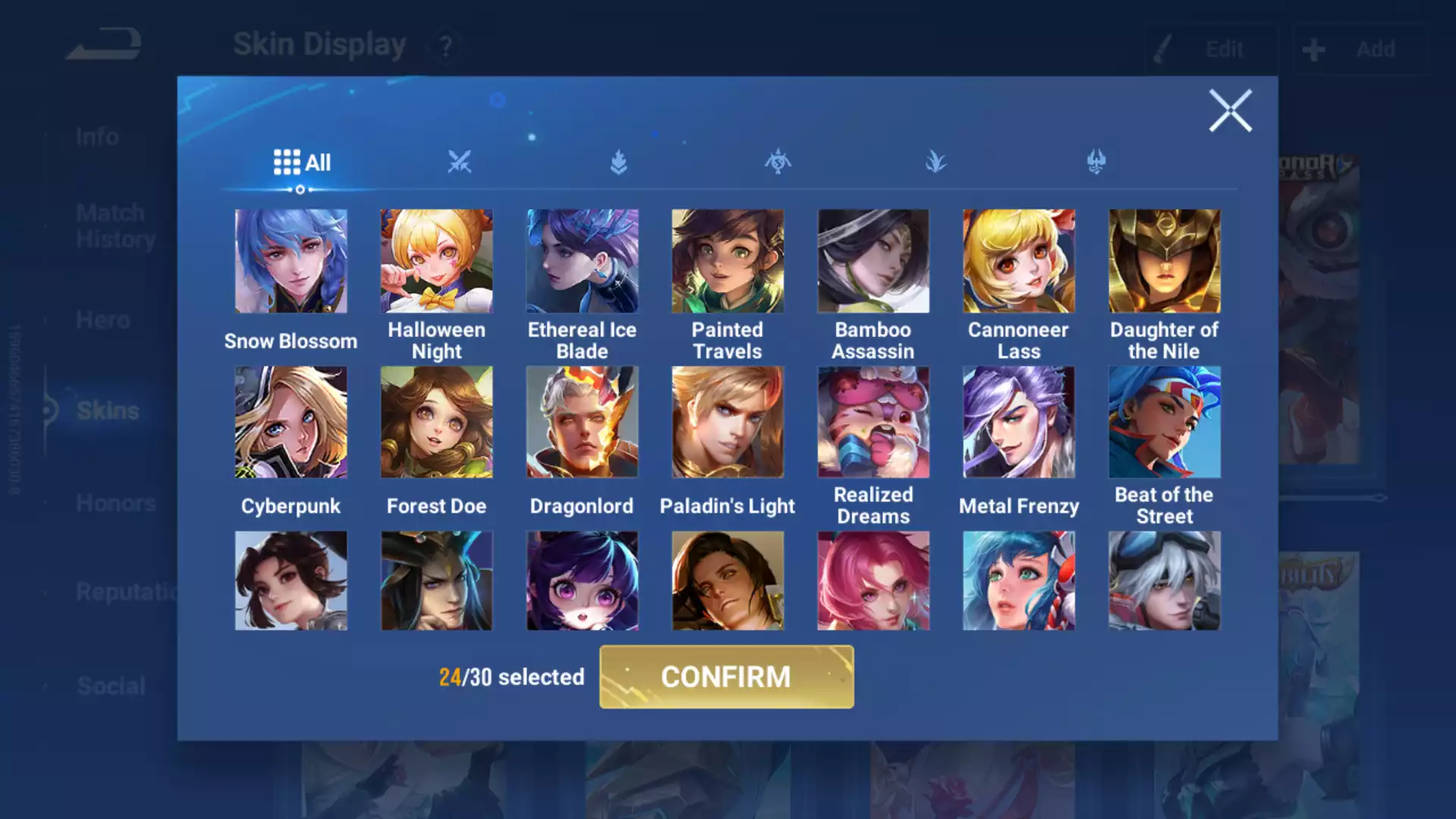This screenshot has width=1456, height=819.
Task: Pick the Beat of the Street skin
Action: point(1164,422)
